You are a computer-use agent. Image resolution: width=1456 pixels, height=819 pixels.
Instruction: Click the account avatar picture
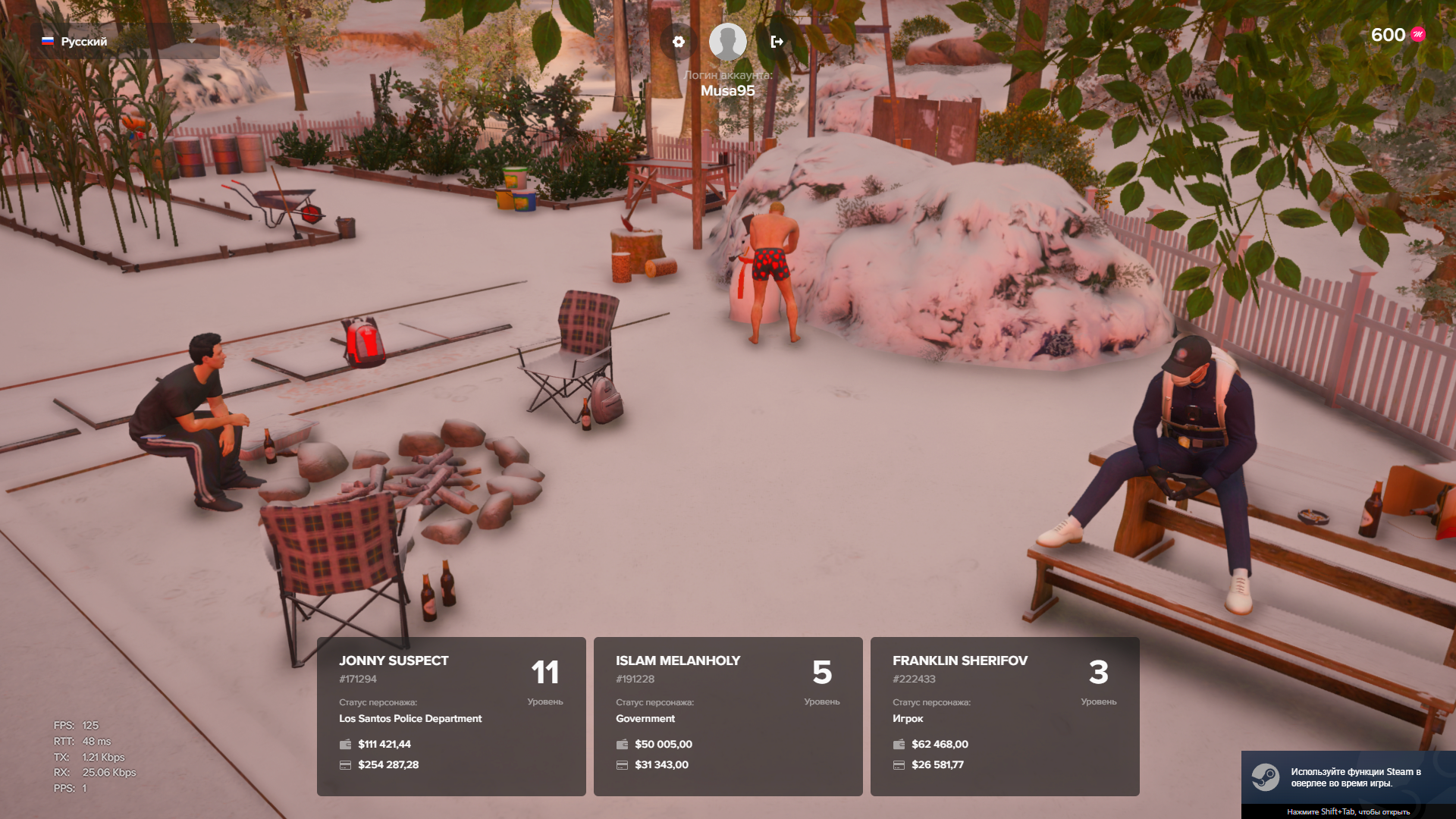click(x=727, y=42)
